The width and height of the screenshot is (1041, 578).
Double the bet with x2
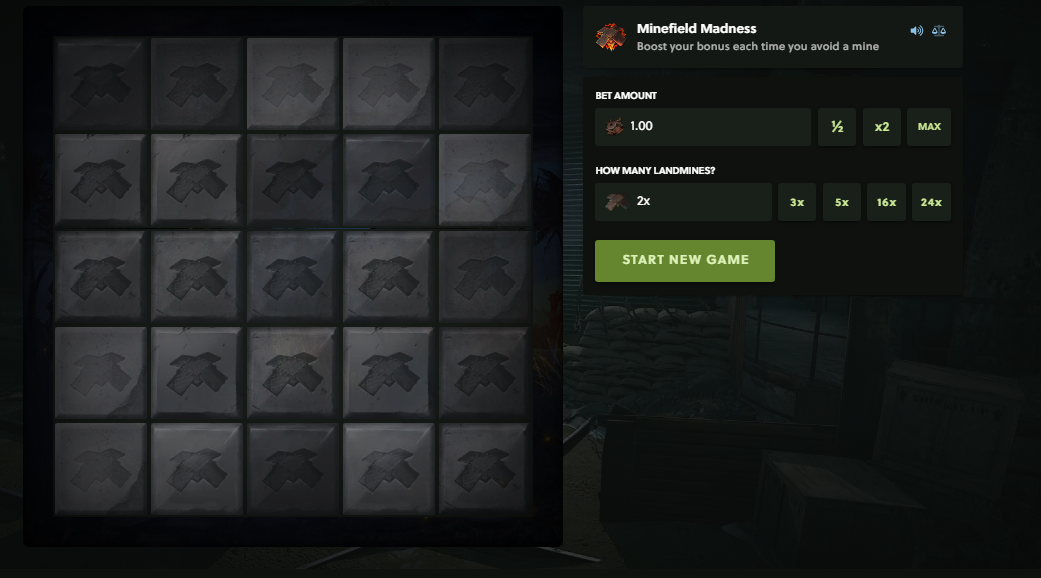881,127
